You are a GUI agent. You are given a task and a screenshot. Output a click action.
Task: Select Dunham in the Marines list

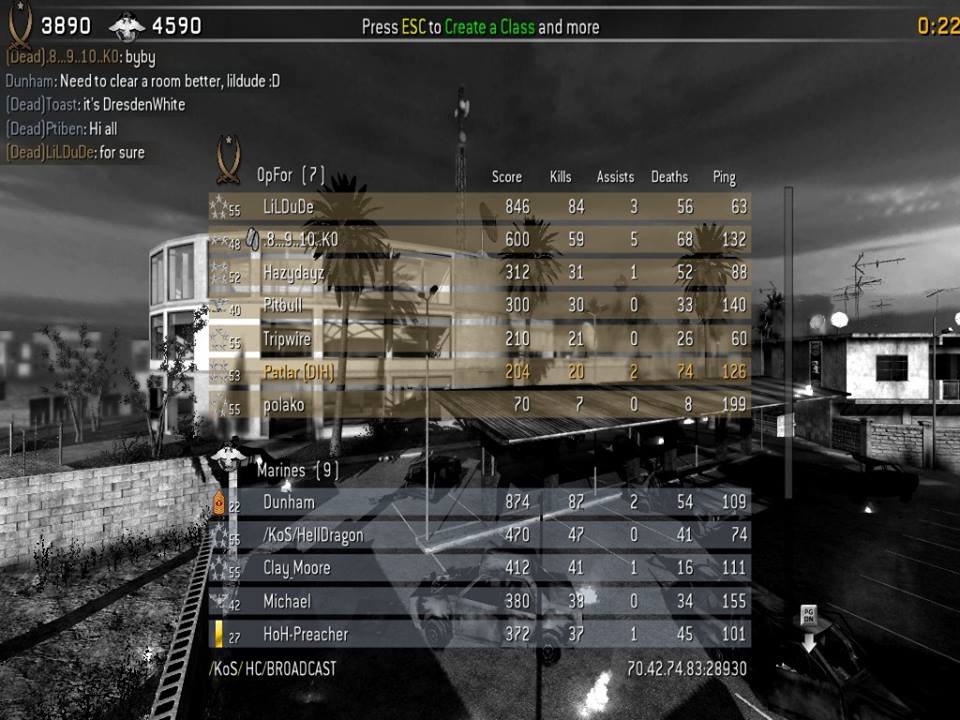point(480,502)
